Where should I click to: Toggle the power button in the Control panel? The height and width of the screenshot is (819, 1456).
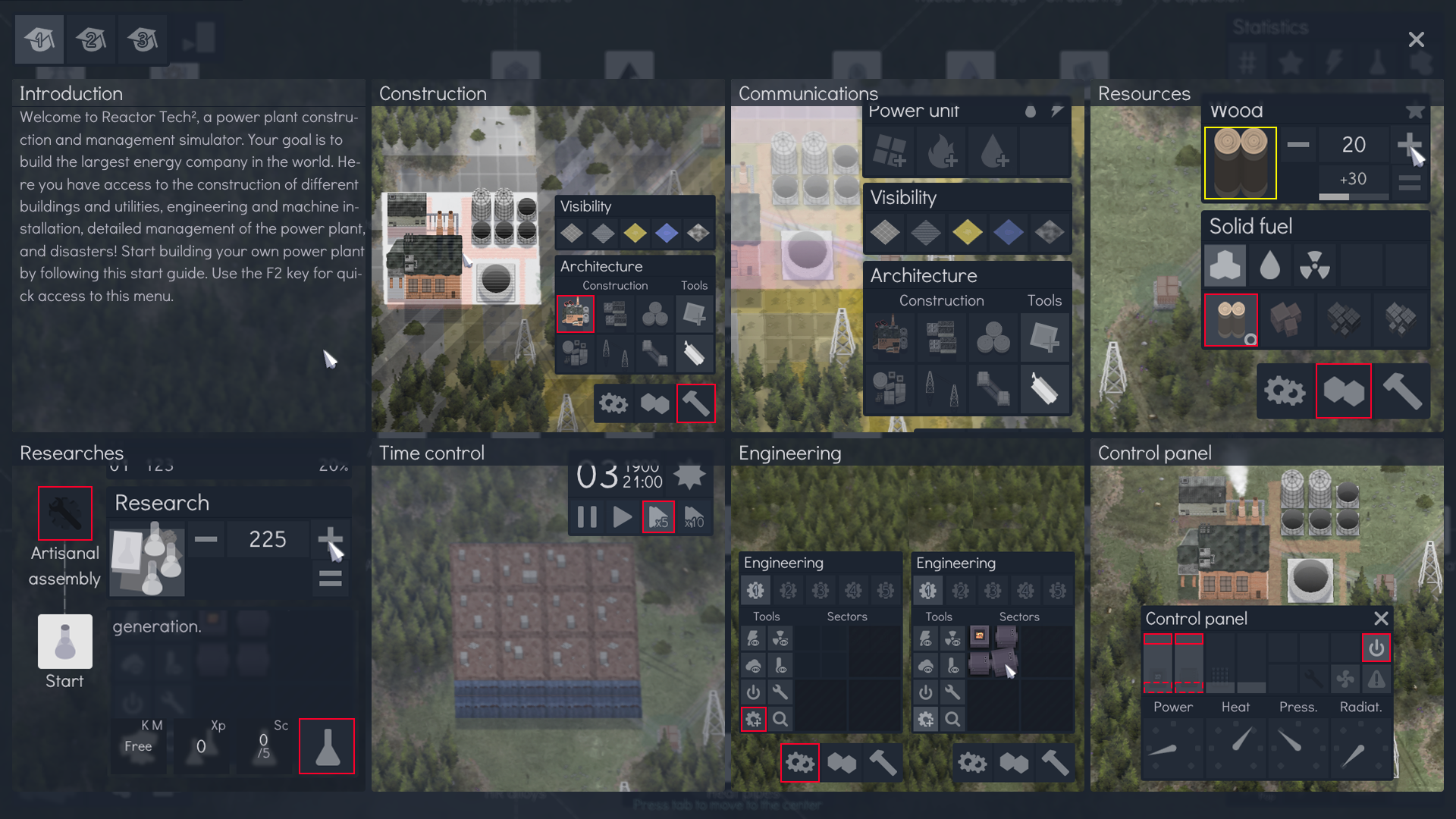1376,648
